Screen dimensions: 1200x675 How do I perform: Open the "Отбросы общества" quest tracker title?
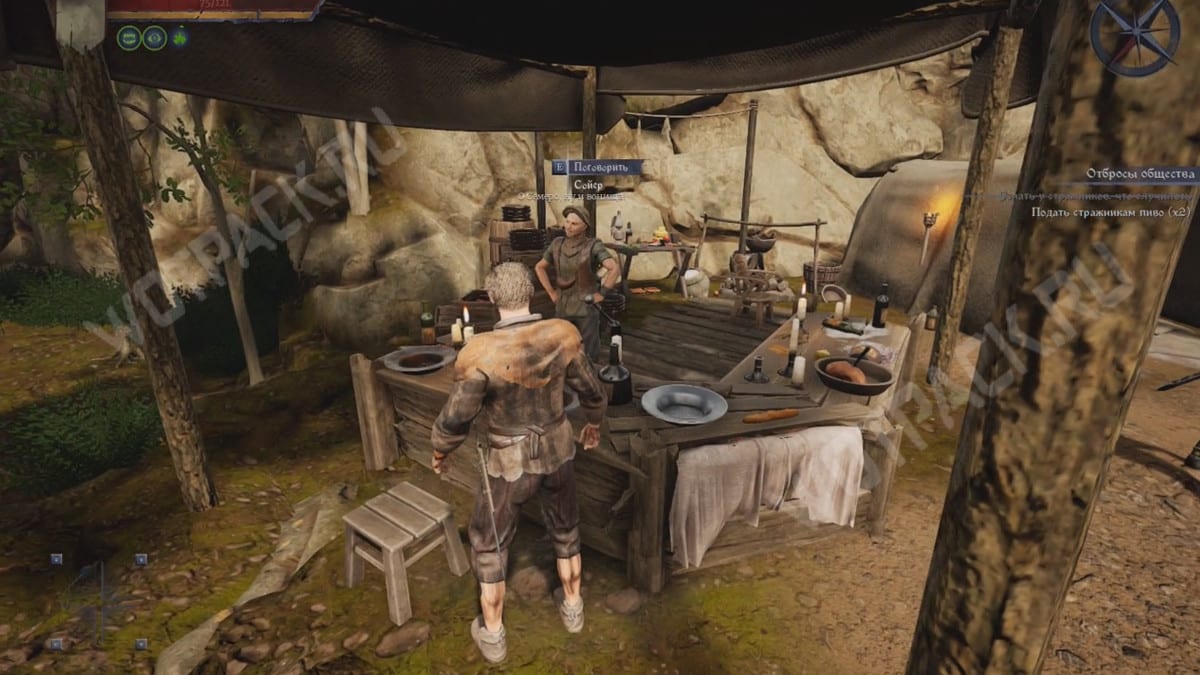pos(1140,174)
